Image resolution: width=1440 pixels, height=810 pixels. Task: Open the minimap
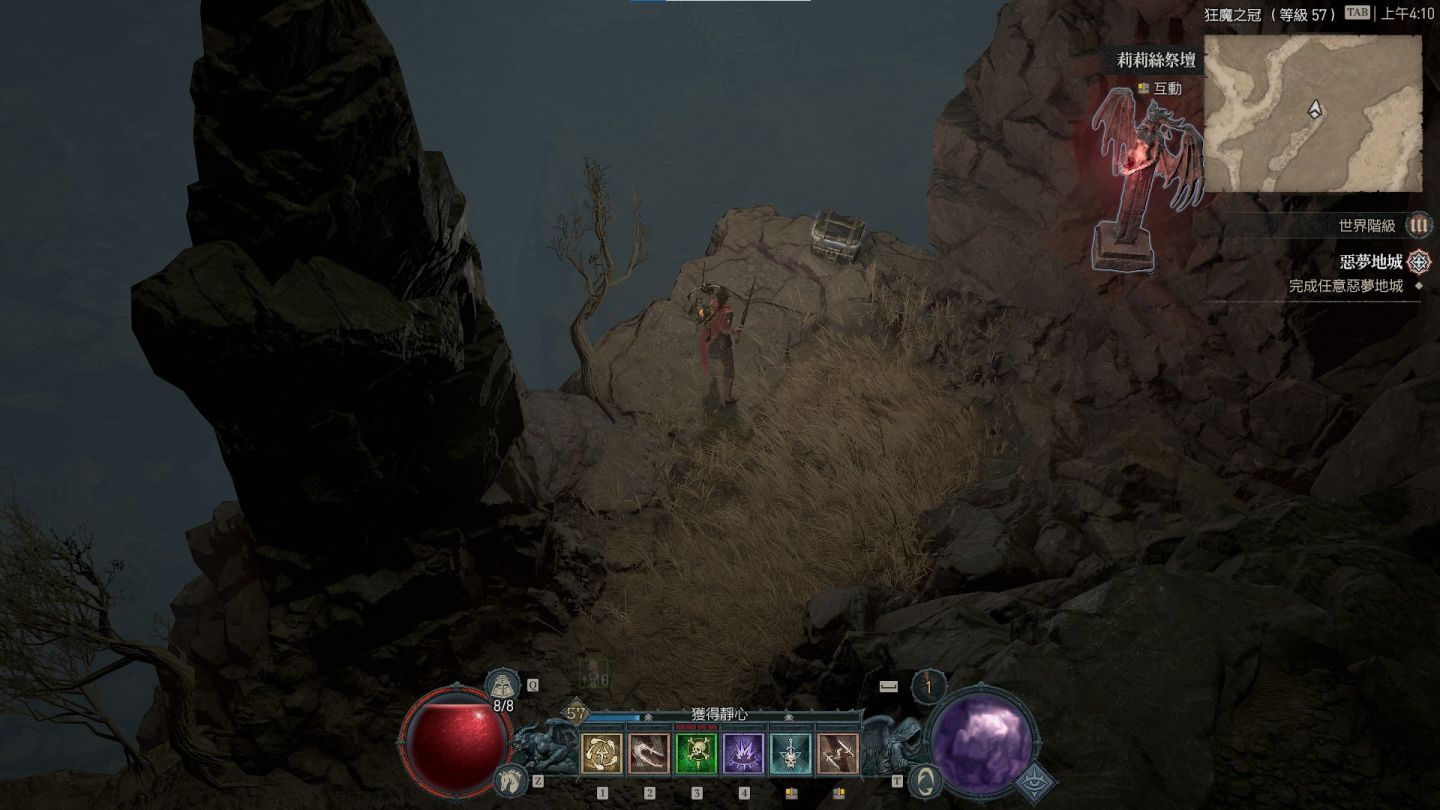(1312, 113)
